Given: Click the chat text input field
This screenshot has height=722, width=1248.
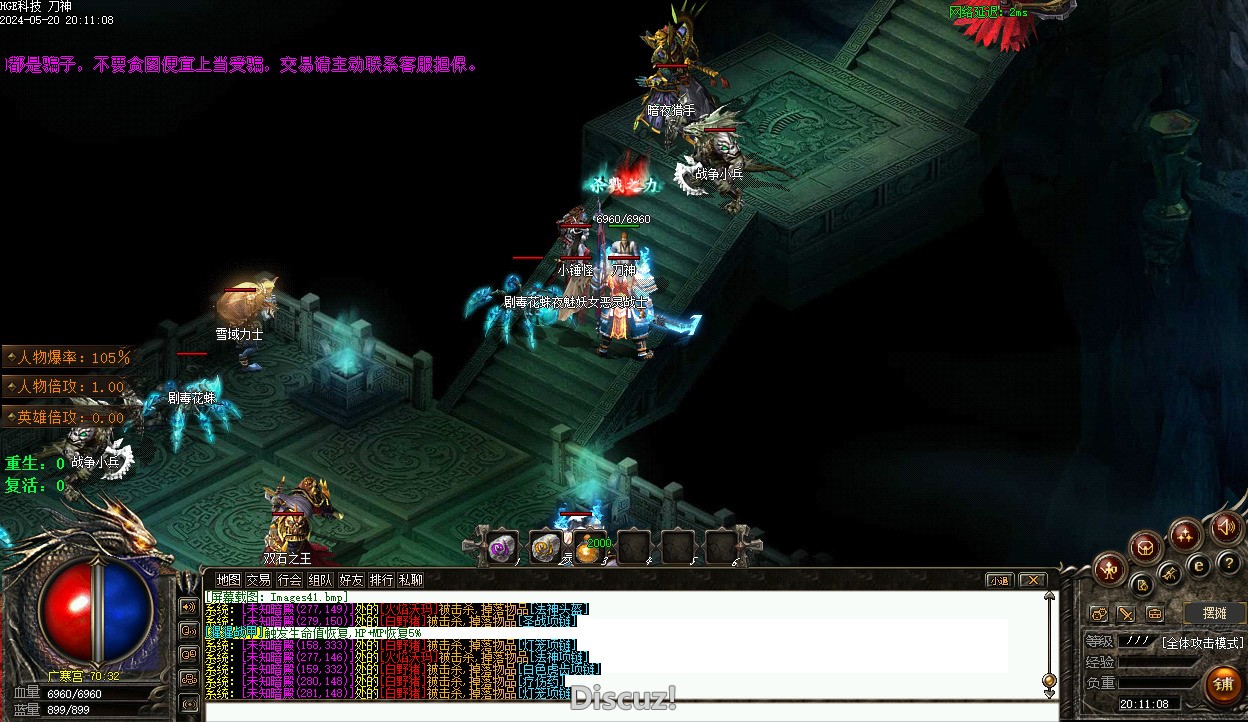Looking at the screenshot, I should tap(630, 712).
